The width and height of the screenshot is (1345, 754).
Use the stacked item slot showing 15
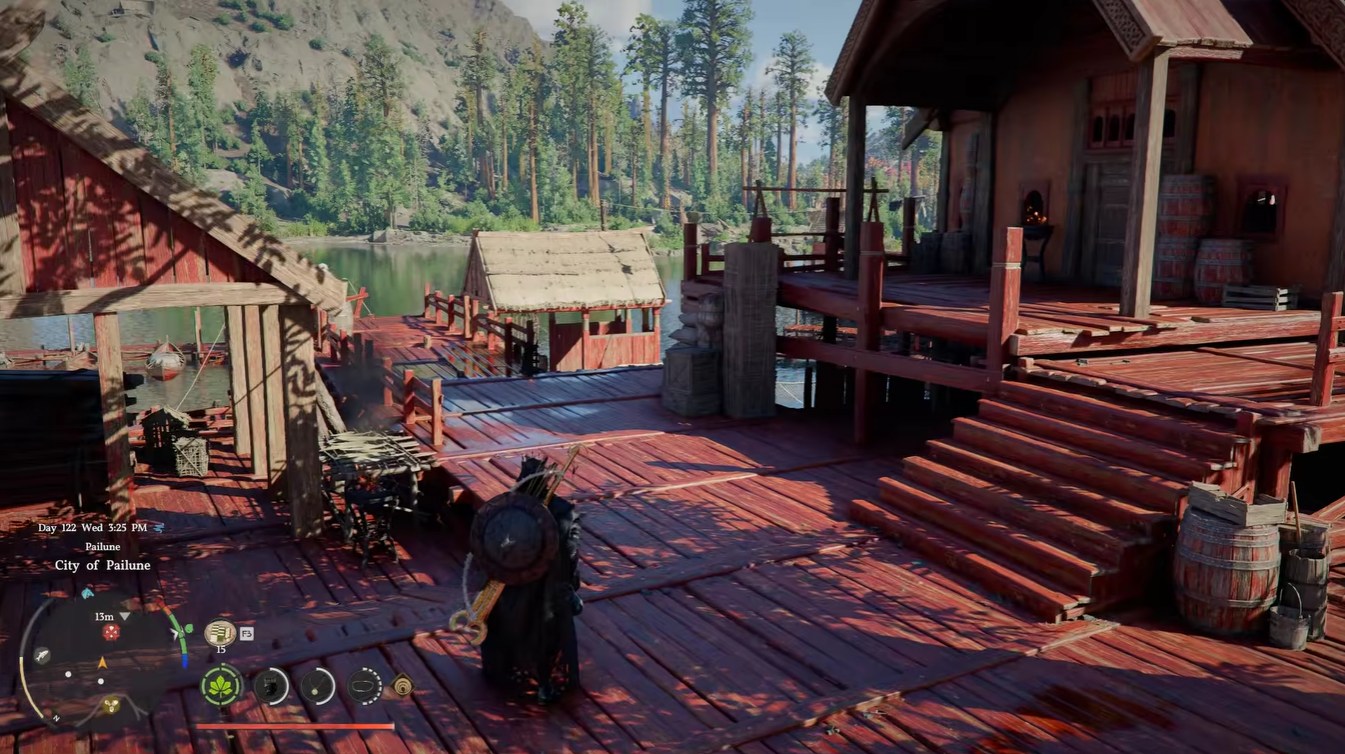219,632
